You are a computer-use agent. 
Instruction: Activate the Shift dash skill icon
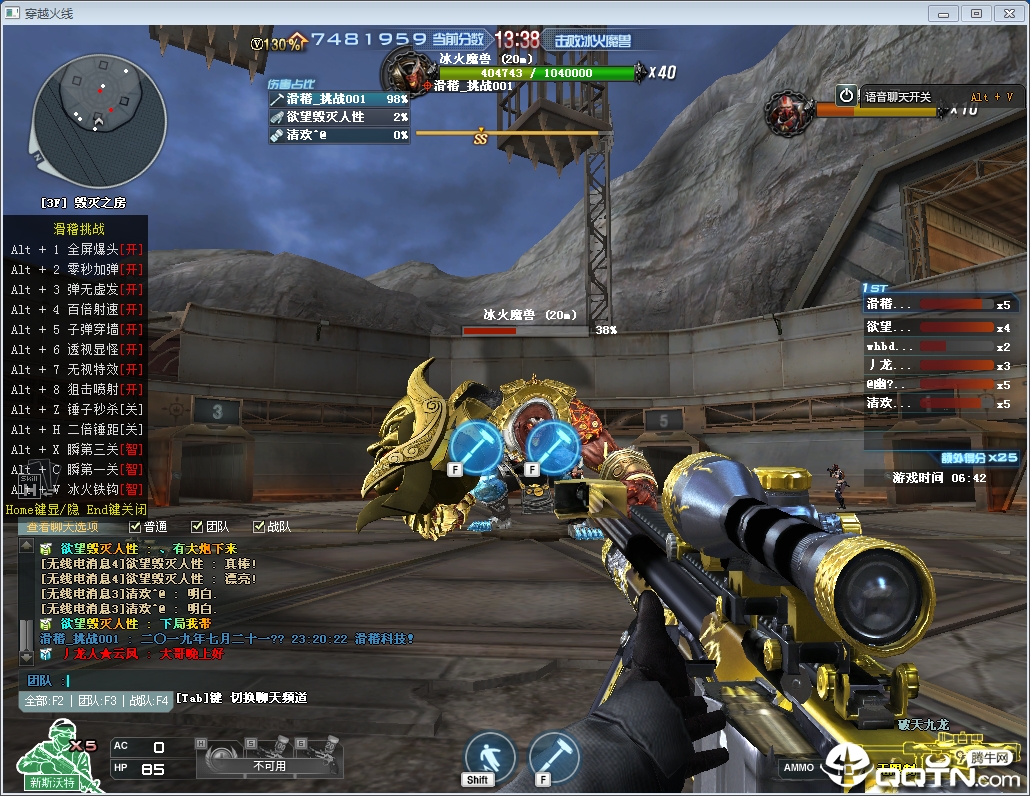point(490,756)
